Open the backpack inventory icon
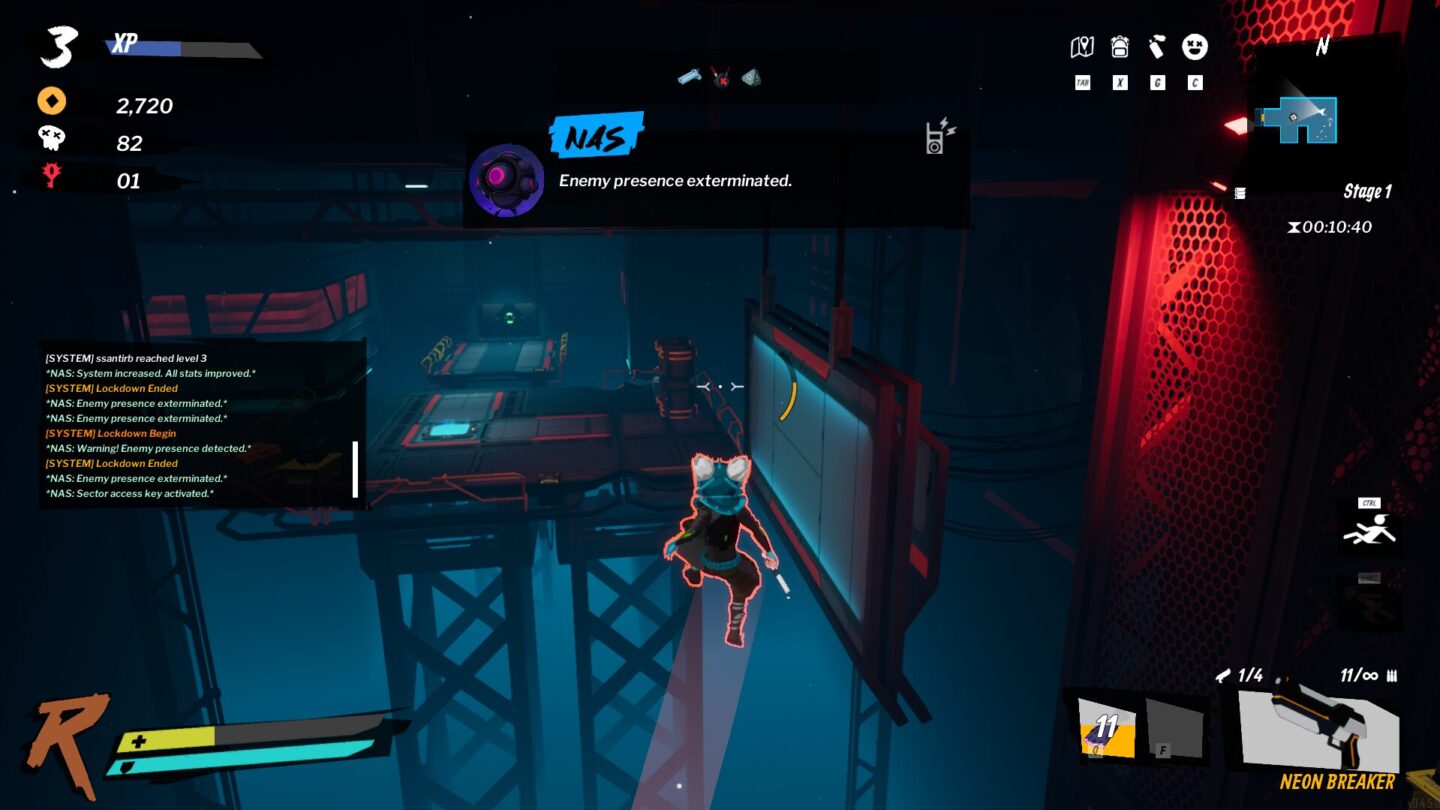This screenshot has width=1440, height=810. (x=1118, y=46)
